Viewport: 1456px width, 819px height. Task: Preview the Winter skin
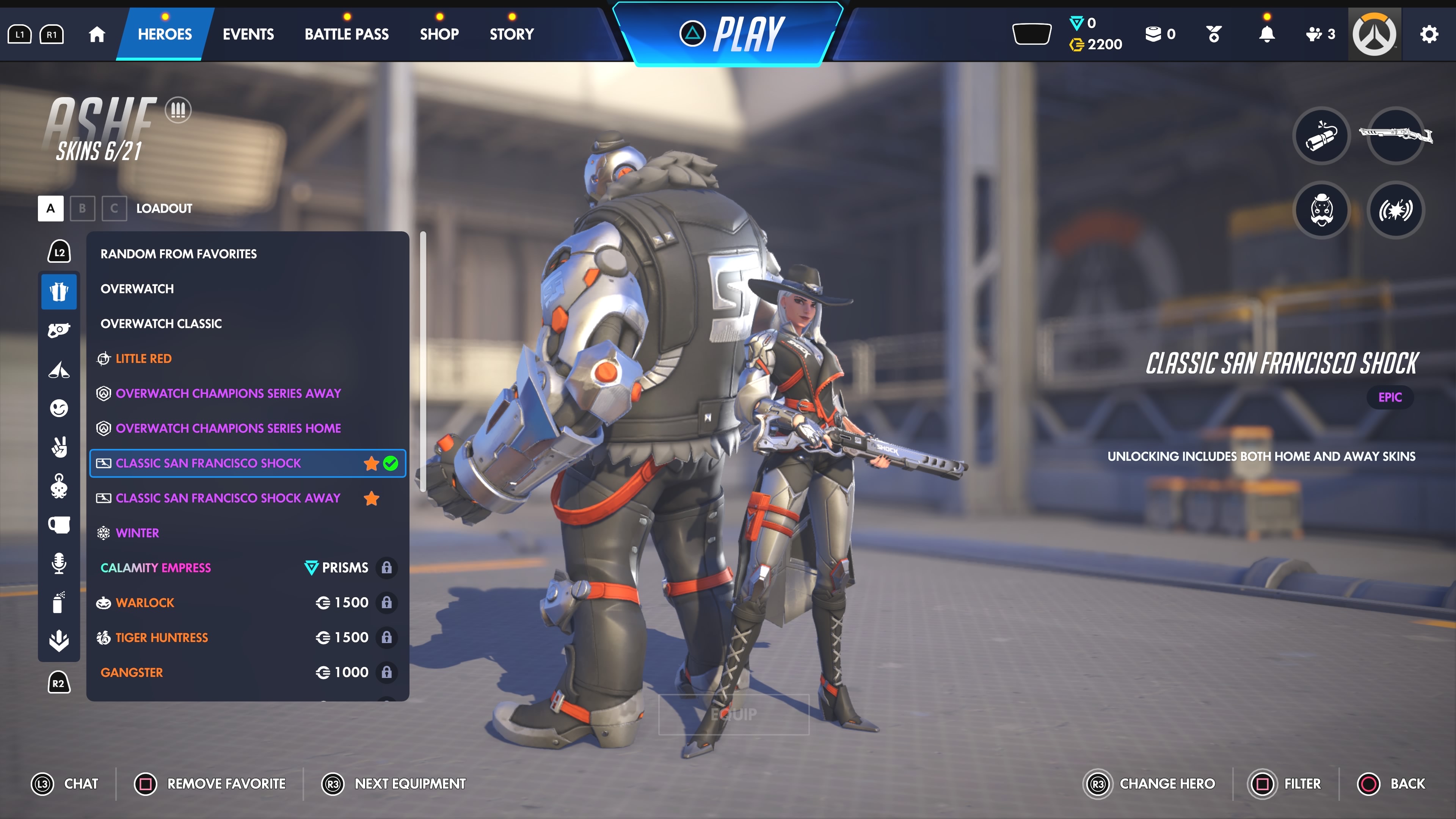[137, 533]
